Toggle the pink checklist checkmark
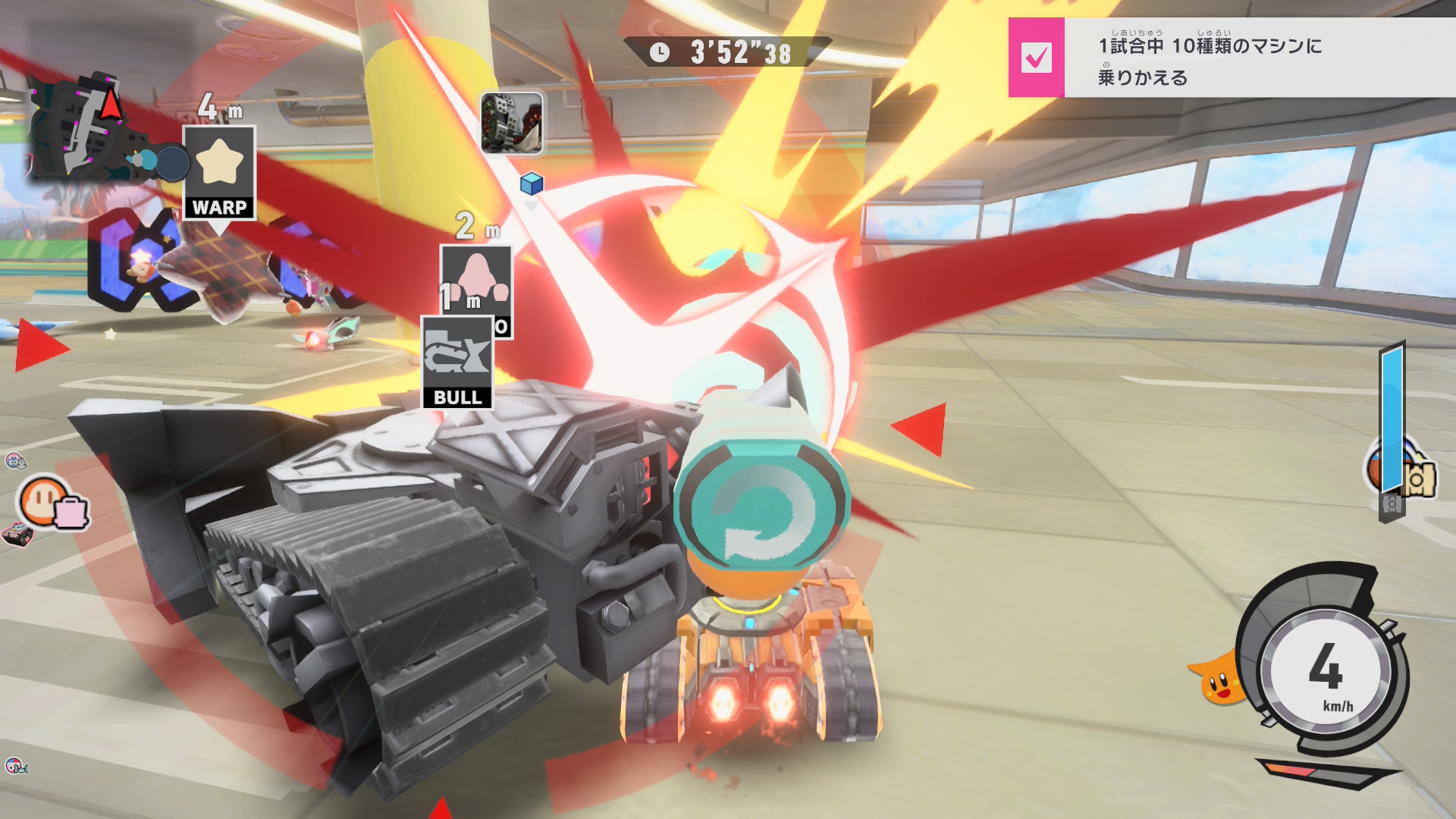The image size is (1456, 819). click(1036, 58)
